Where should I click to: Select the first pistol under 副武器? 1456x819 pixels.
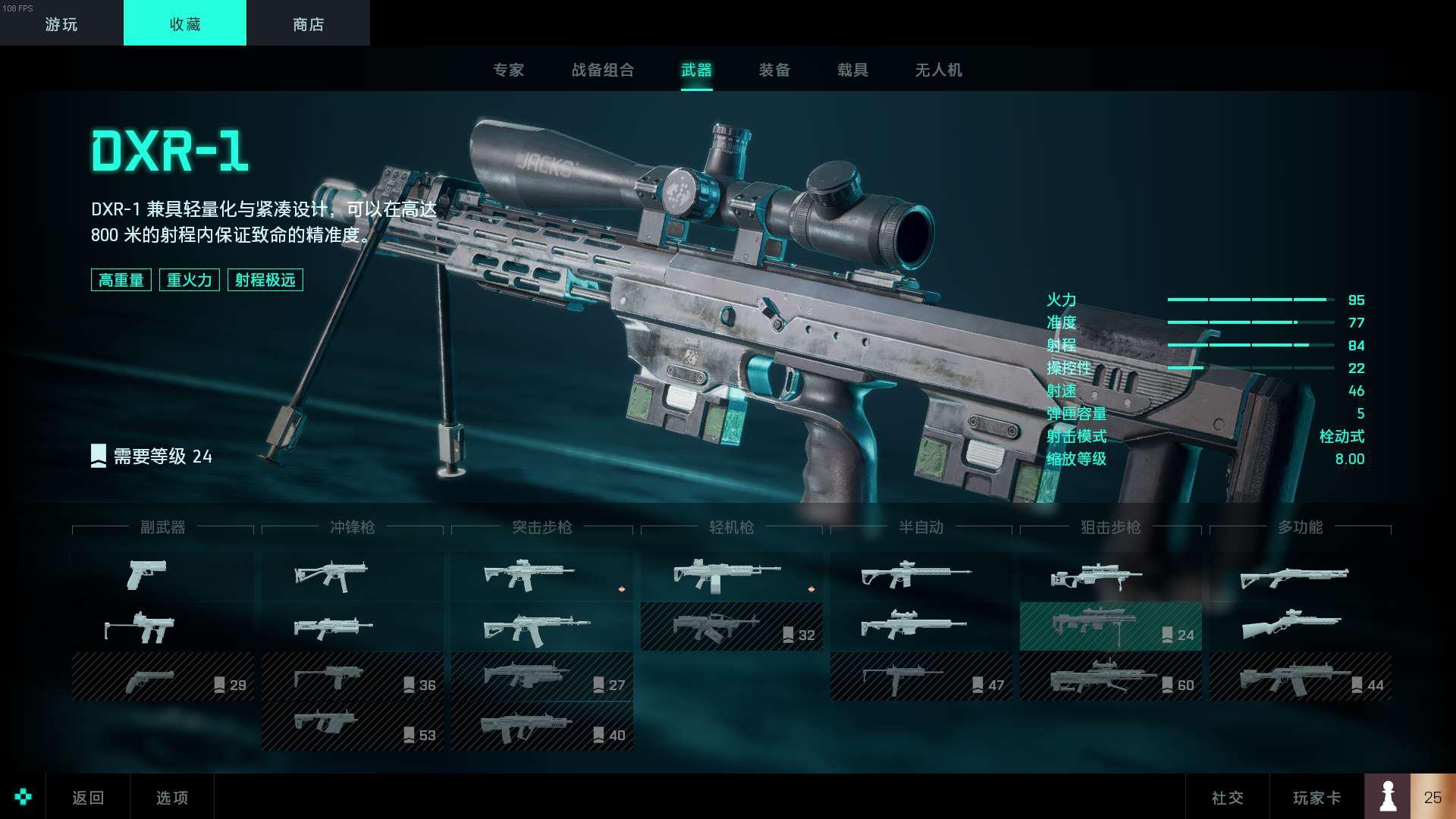point(146,575)
